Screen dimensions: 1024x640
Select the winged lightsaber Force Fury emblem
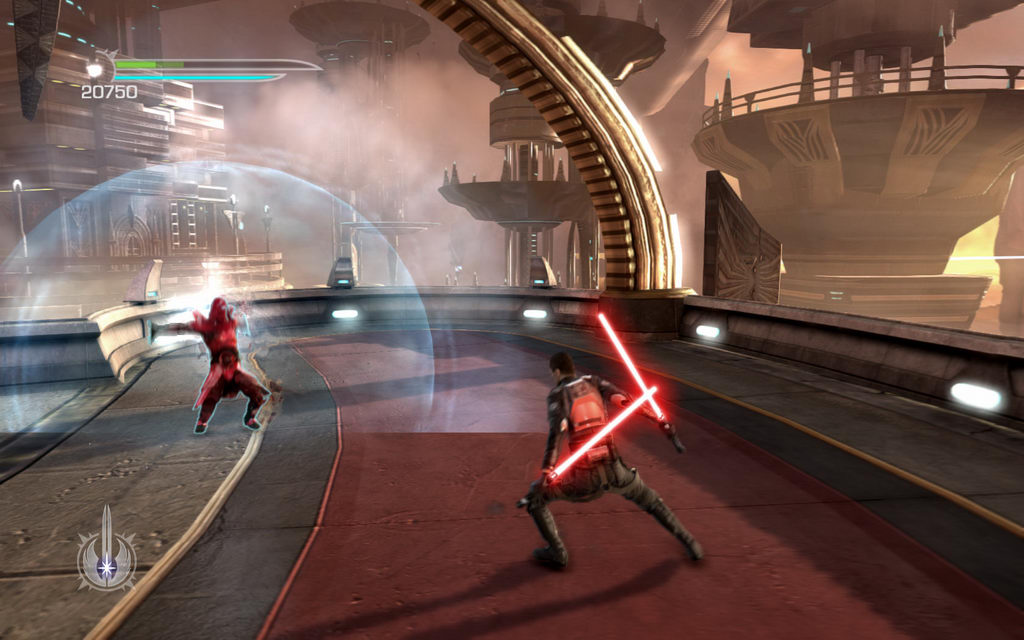(x=107, y=552)
